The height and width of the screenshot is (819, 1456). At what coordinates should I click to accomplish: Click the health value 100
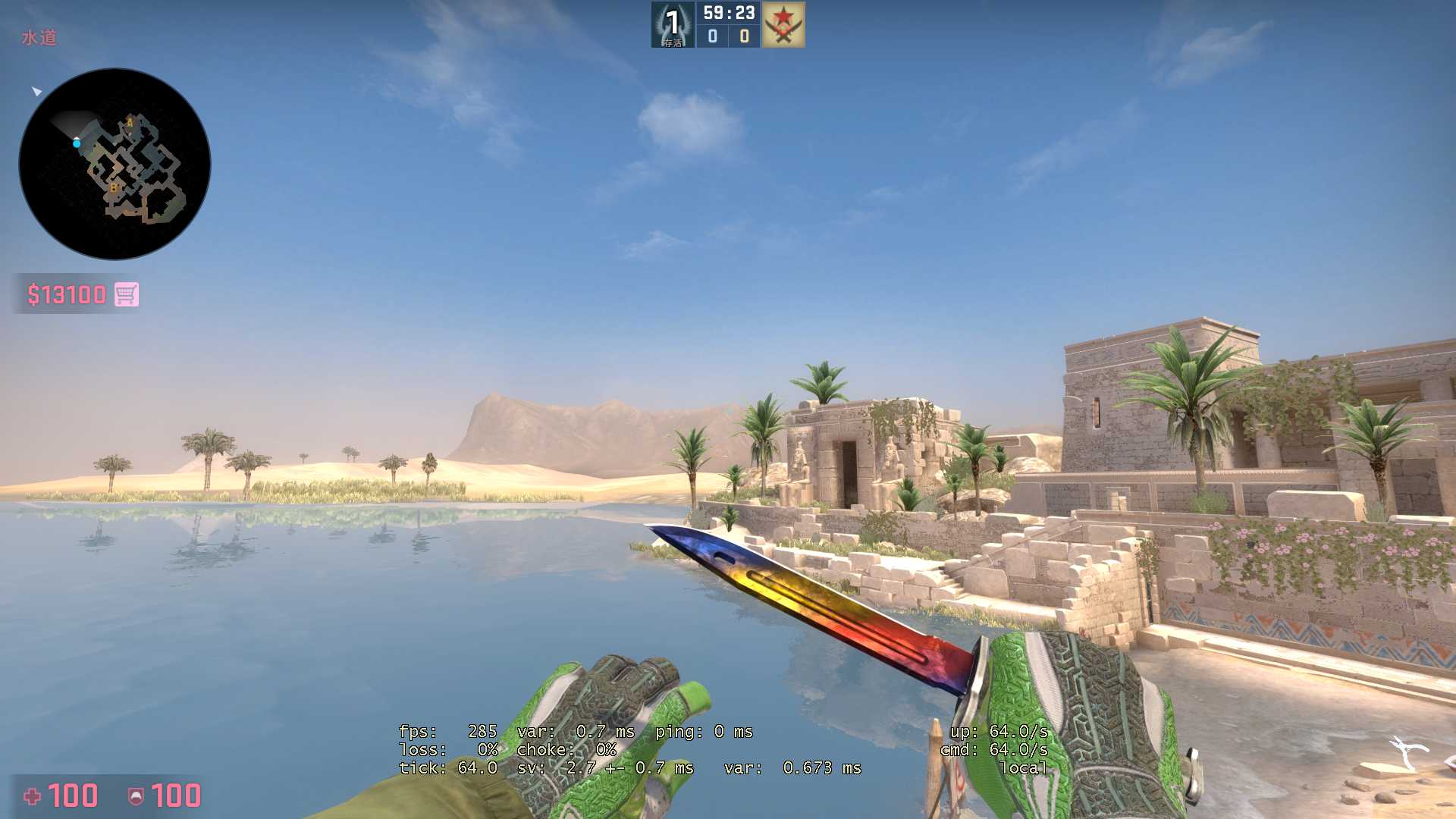tap(74, 796)
